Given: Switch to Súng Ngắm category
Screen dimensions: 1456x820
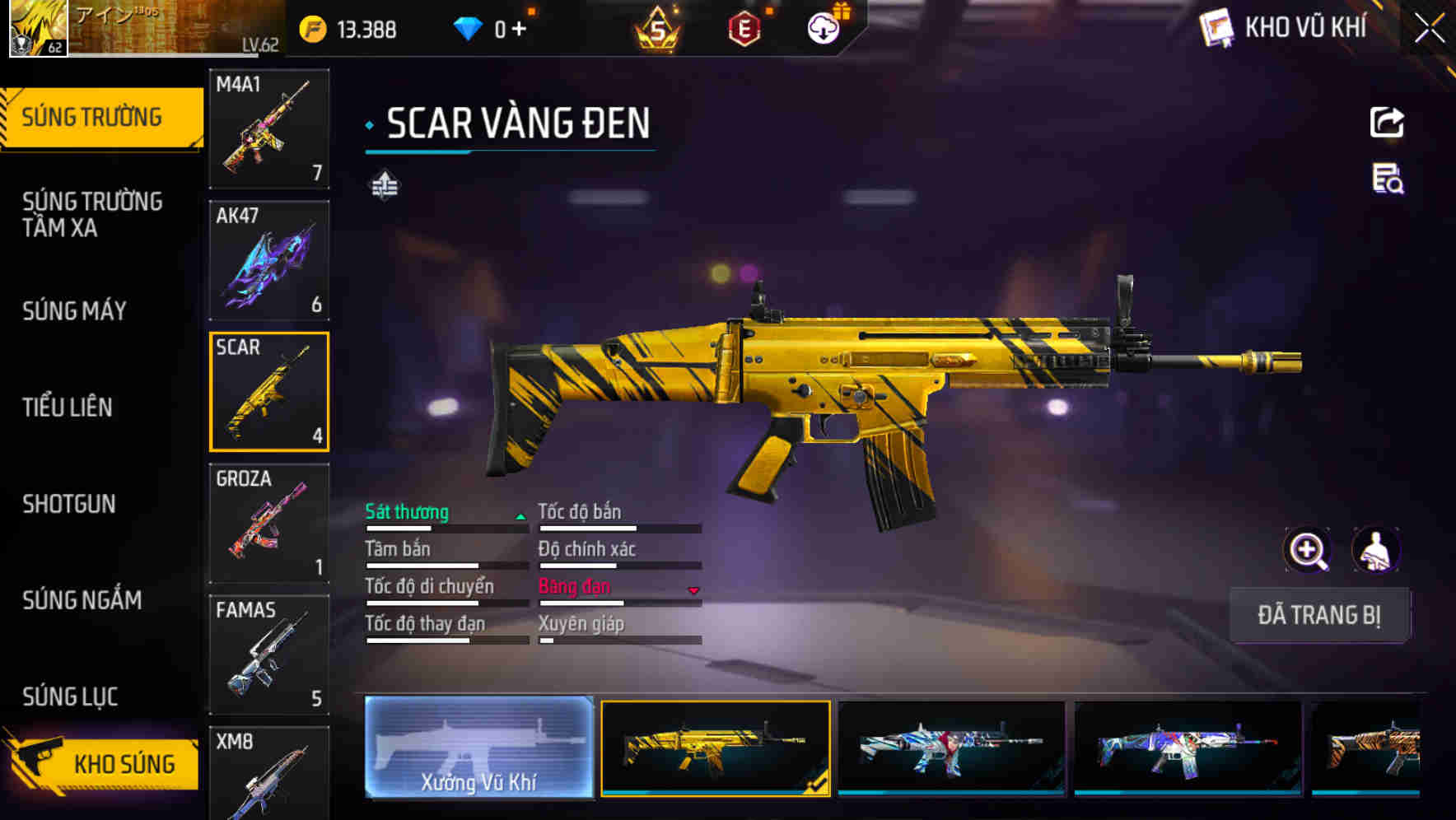Looking at the screenshot, I should (x=82, y=600).
